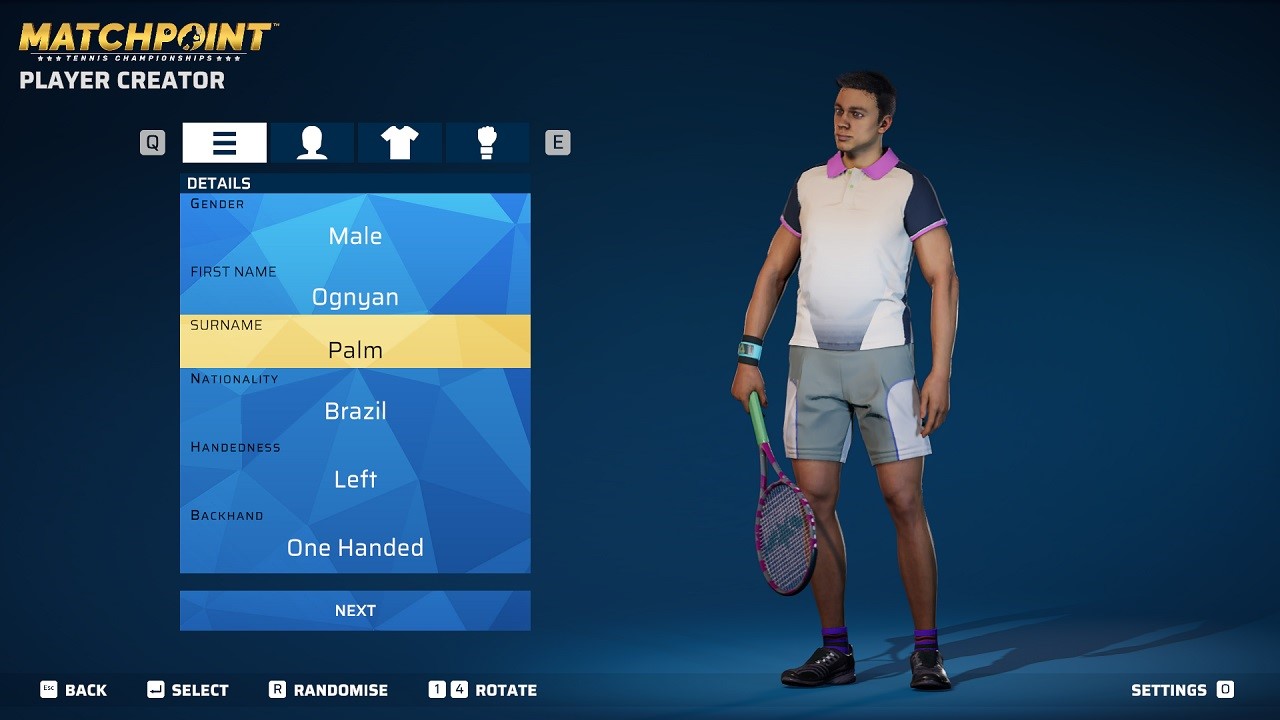Open the glove equipment tab

tap(487, 143)
